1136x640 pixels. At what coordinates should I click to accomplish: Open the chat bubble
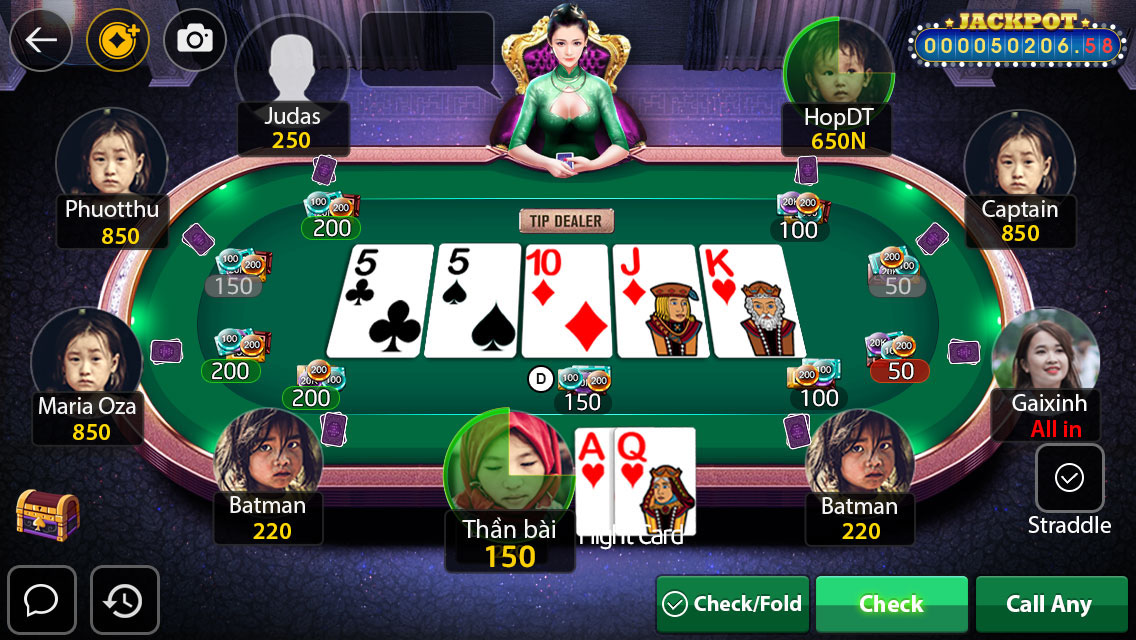pyautogui.click(x=41, y=600)
